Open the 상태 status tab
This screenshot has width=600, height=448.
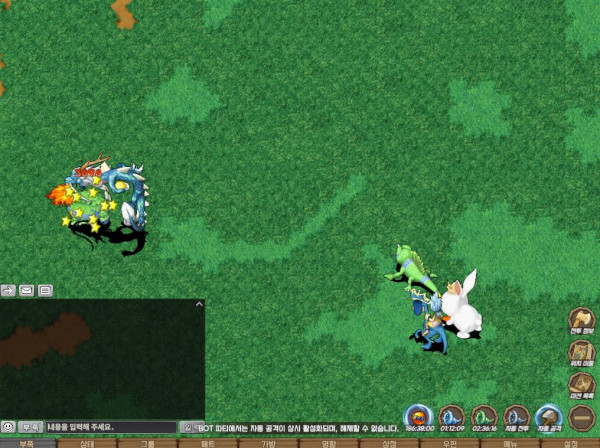point(87,443)
